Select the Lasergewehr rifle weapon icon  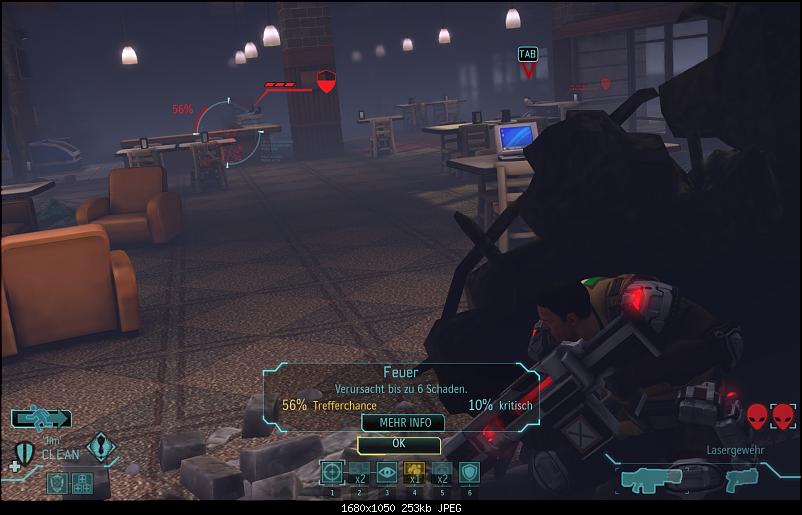click(652, 479)
